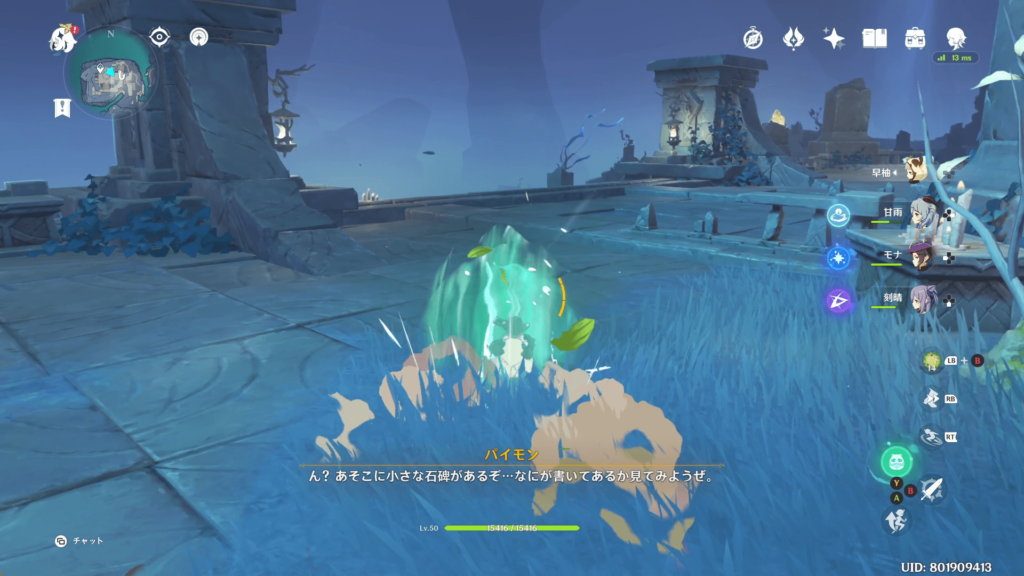Open the winged battle pass icon

pyautogui.click(x=793, y=38)
